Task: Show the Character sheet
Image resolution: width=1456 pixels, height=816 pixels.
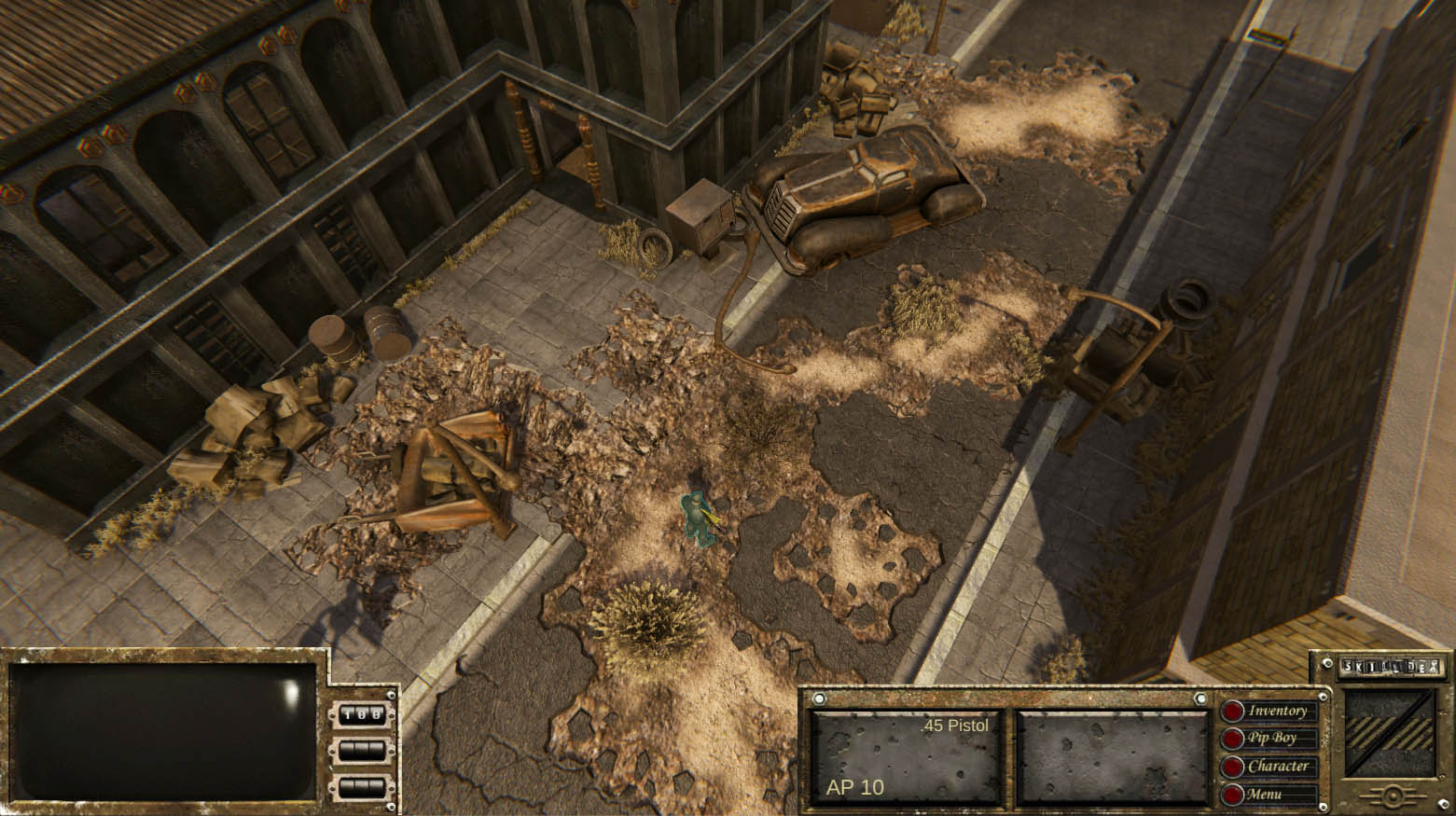Action: pyautogui.click(x=1276, y=767)
